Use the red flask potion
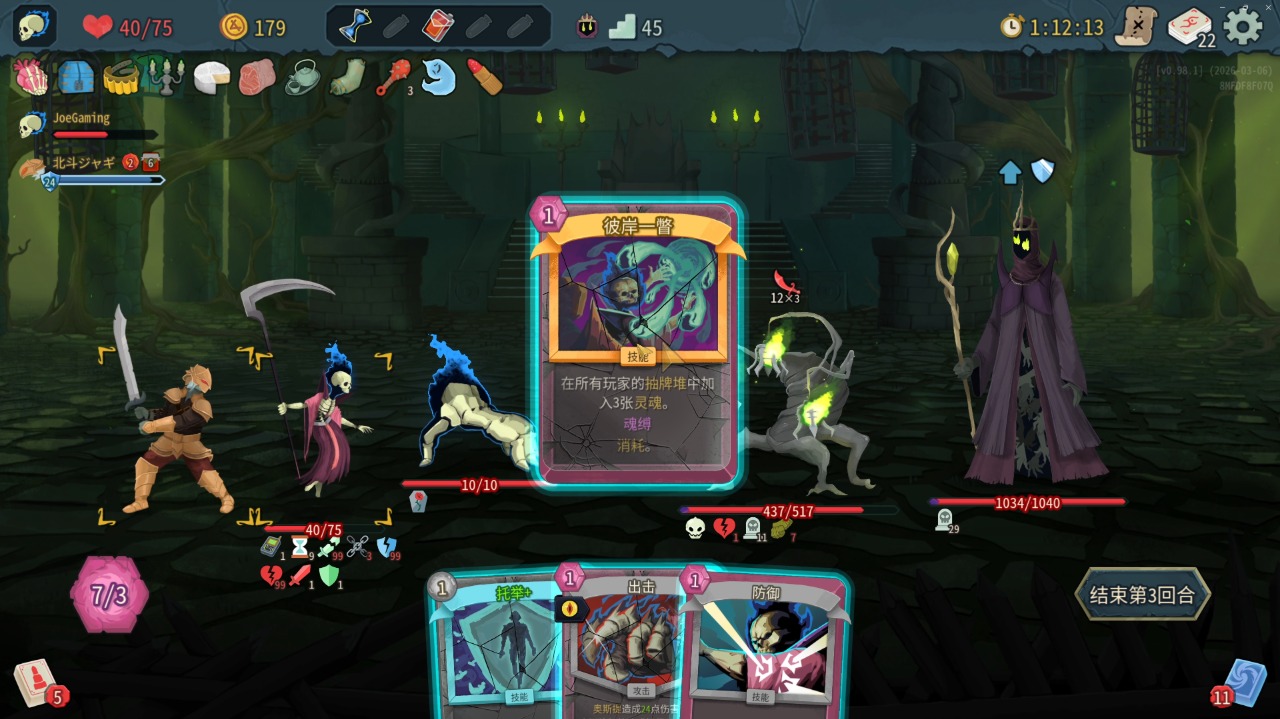The width and height of the screenshot is (1280, 719). pos(437,26)
